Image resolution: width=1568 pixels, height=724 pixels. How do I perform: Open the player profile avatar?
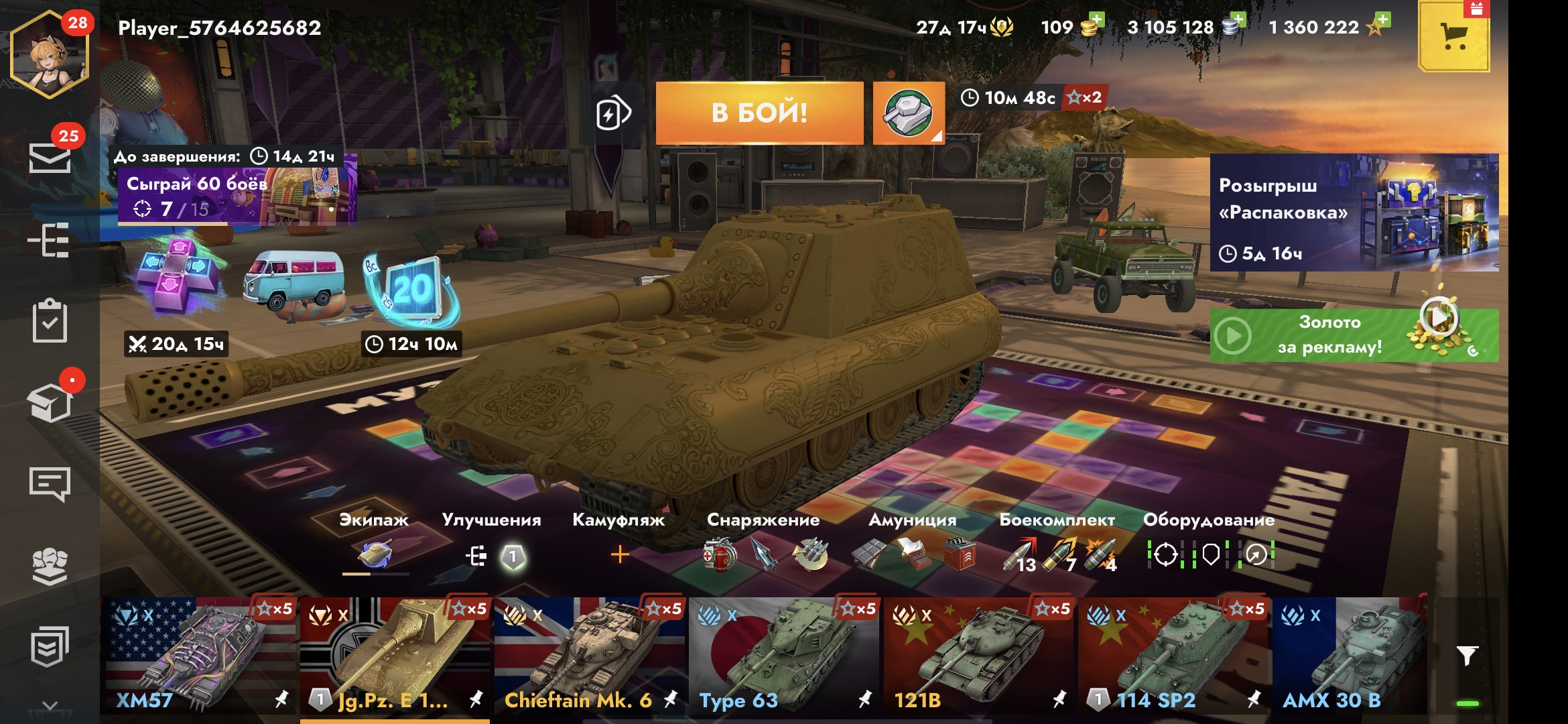(49, 55)
